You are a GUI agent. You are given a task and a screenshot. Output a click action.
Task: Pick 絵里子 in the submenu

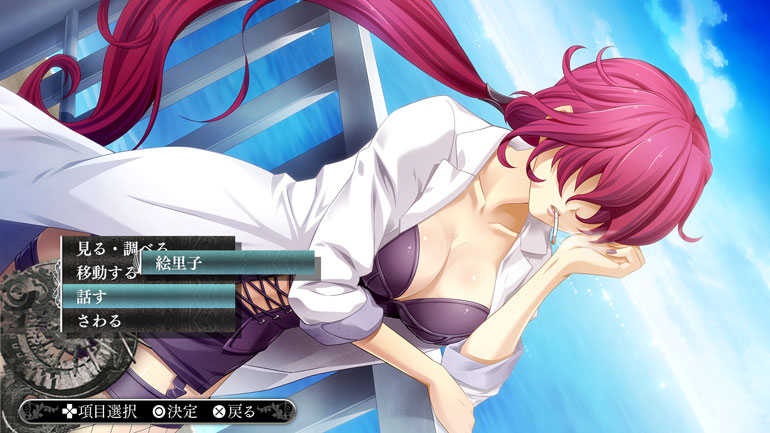coord(228,264)
